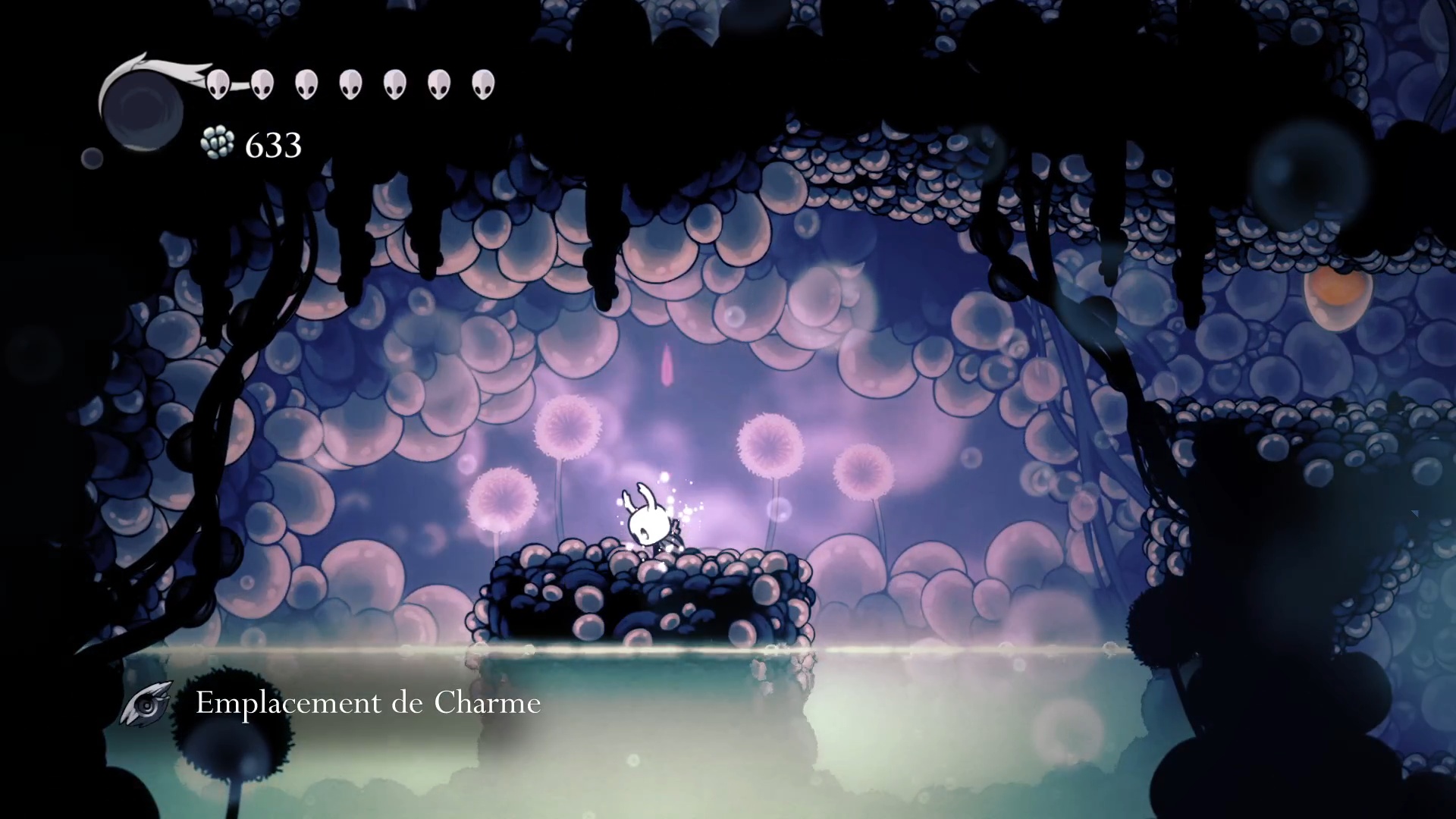This screenshot has width=1456, height=819.
Task: Click the Emplacement de Charme notch icon
Action: coord(147,703)
